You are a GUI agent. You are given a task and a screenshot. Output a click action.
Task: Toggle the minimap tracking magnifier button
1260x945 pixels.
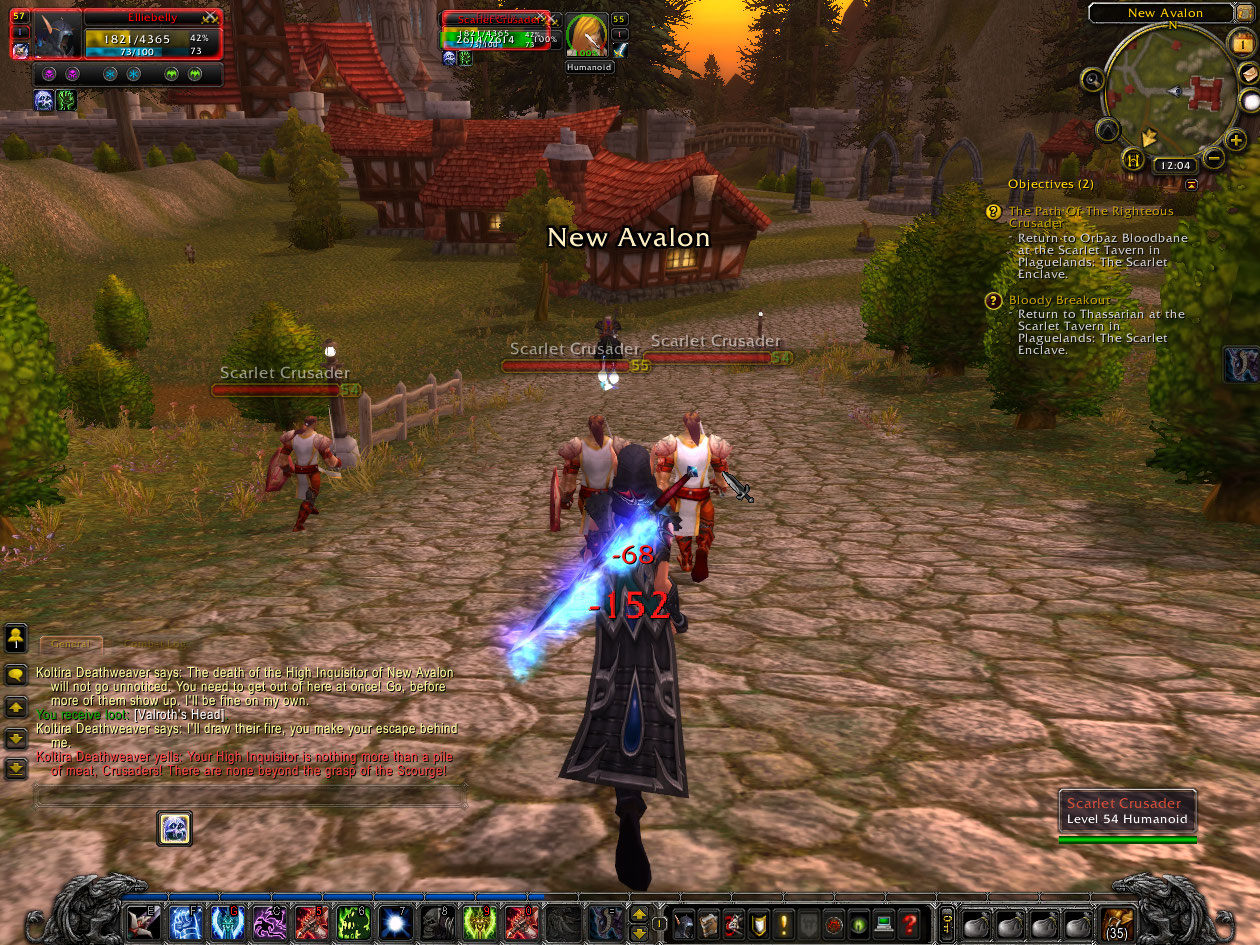pos(1092,80)
